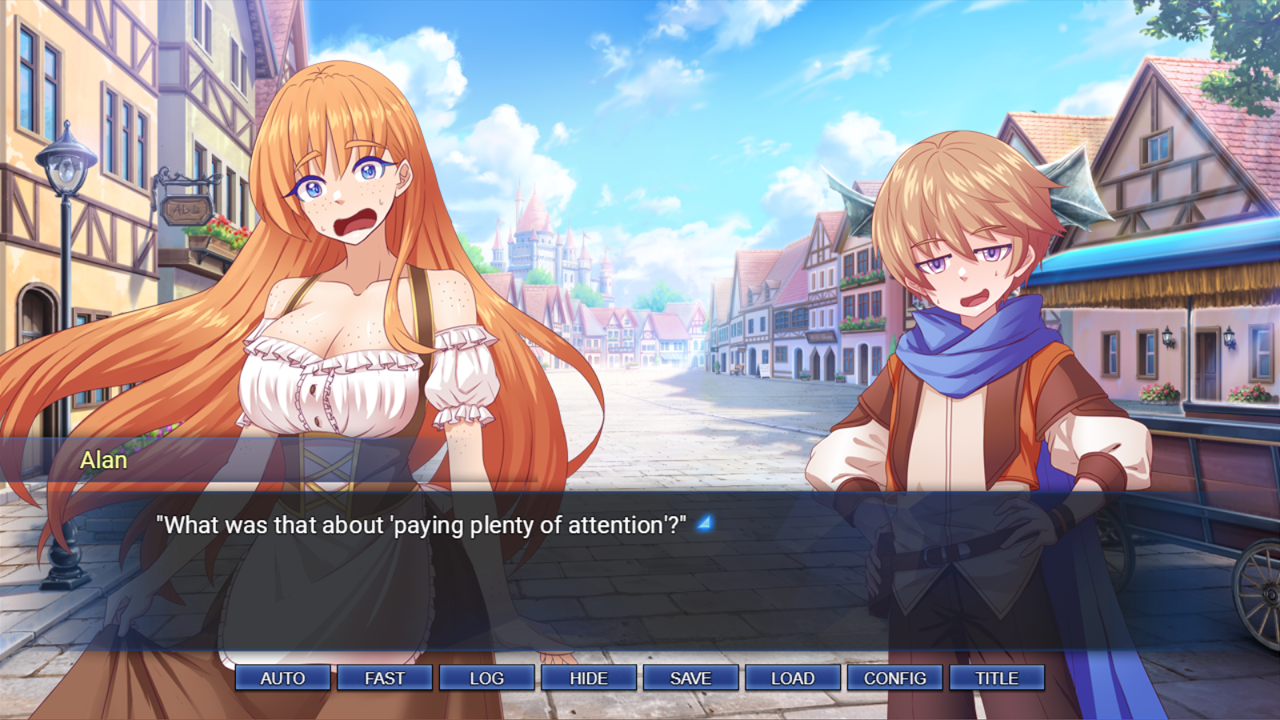Click Alan's name tag on the textbox

point(103,461)
